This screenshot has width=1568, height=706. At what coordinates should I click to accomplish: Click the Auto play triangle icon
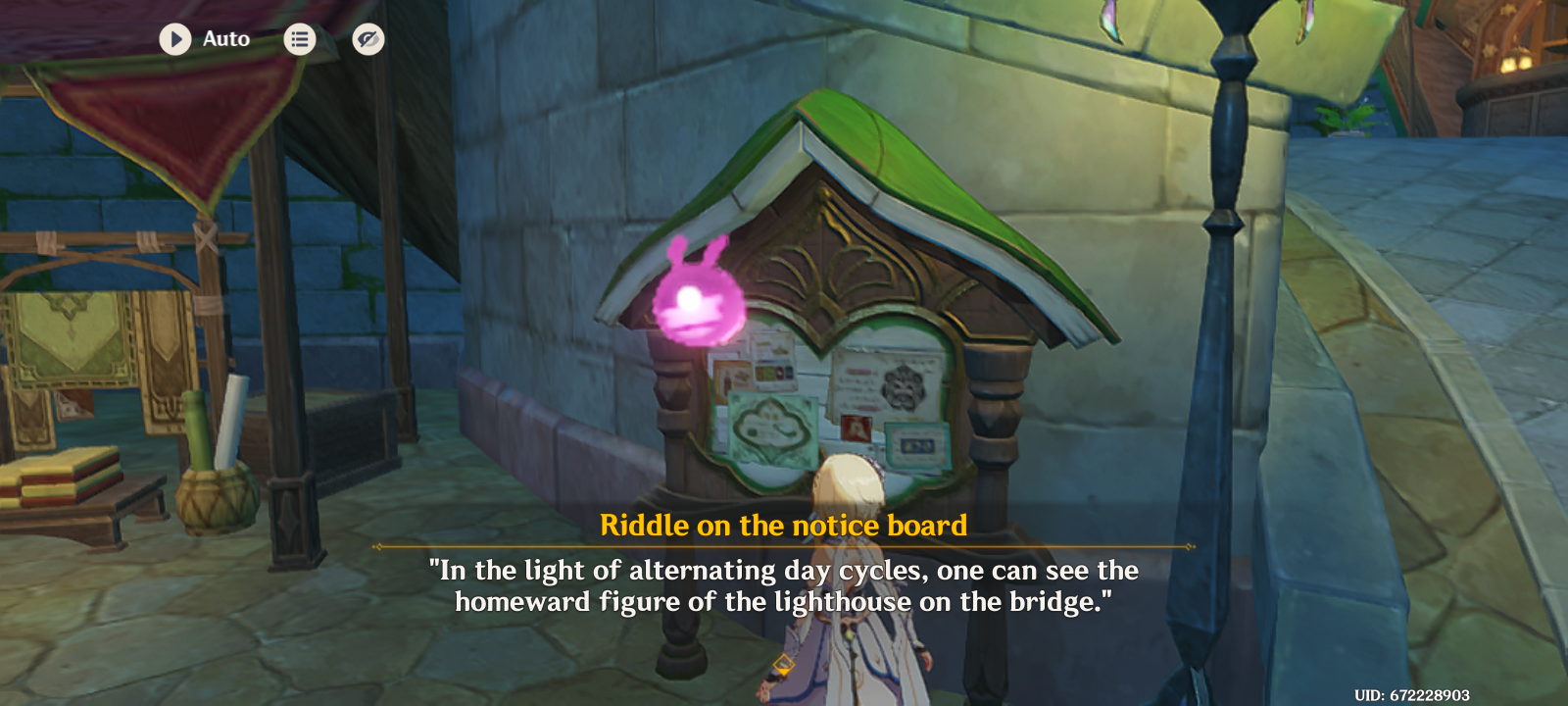point(176,39)
